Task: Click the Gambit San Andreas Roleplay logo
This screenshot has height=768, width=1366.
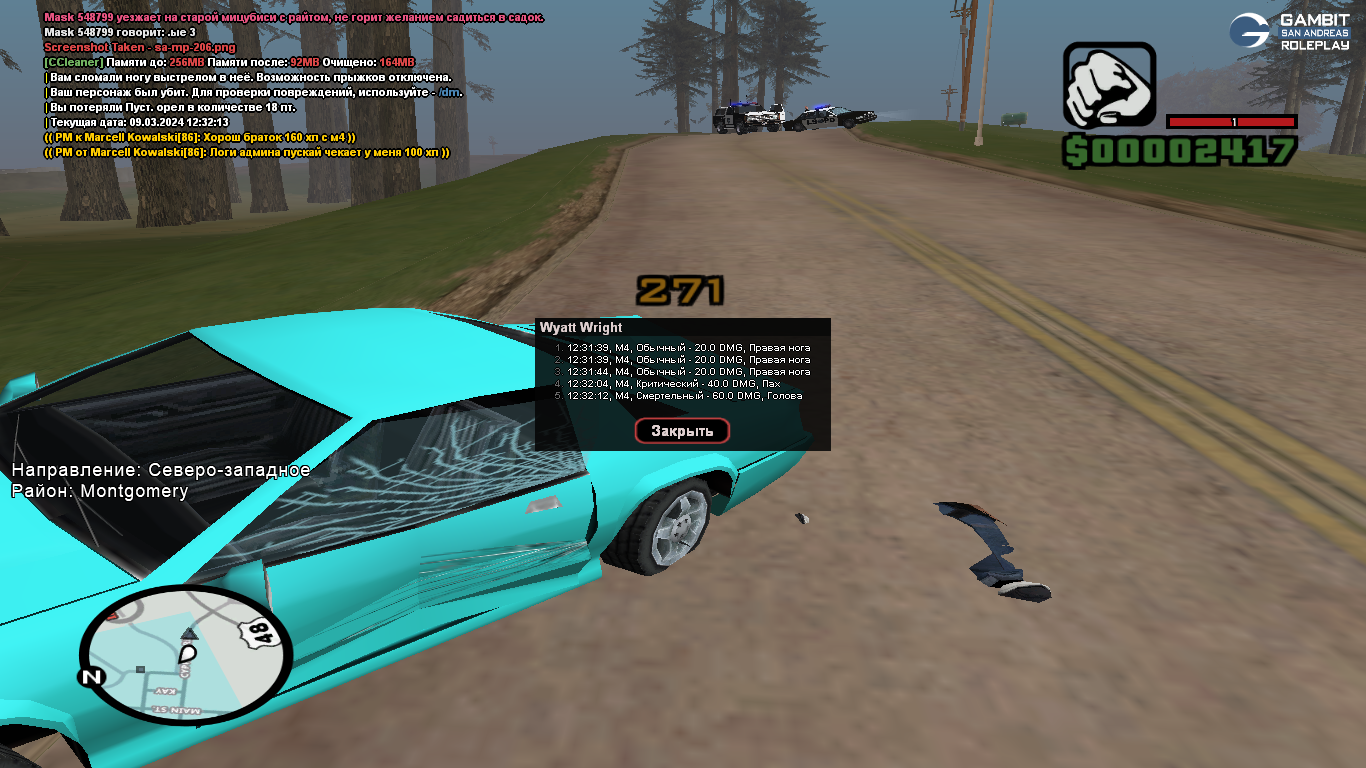Action: coord(1289,31)
